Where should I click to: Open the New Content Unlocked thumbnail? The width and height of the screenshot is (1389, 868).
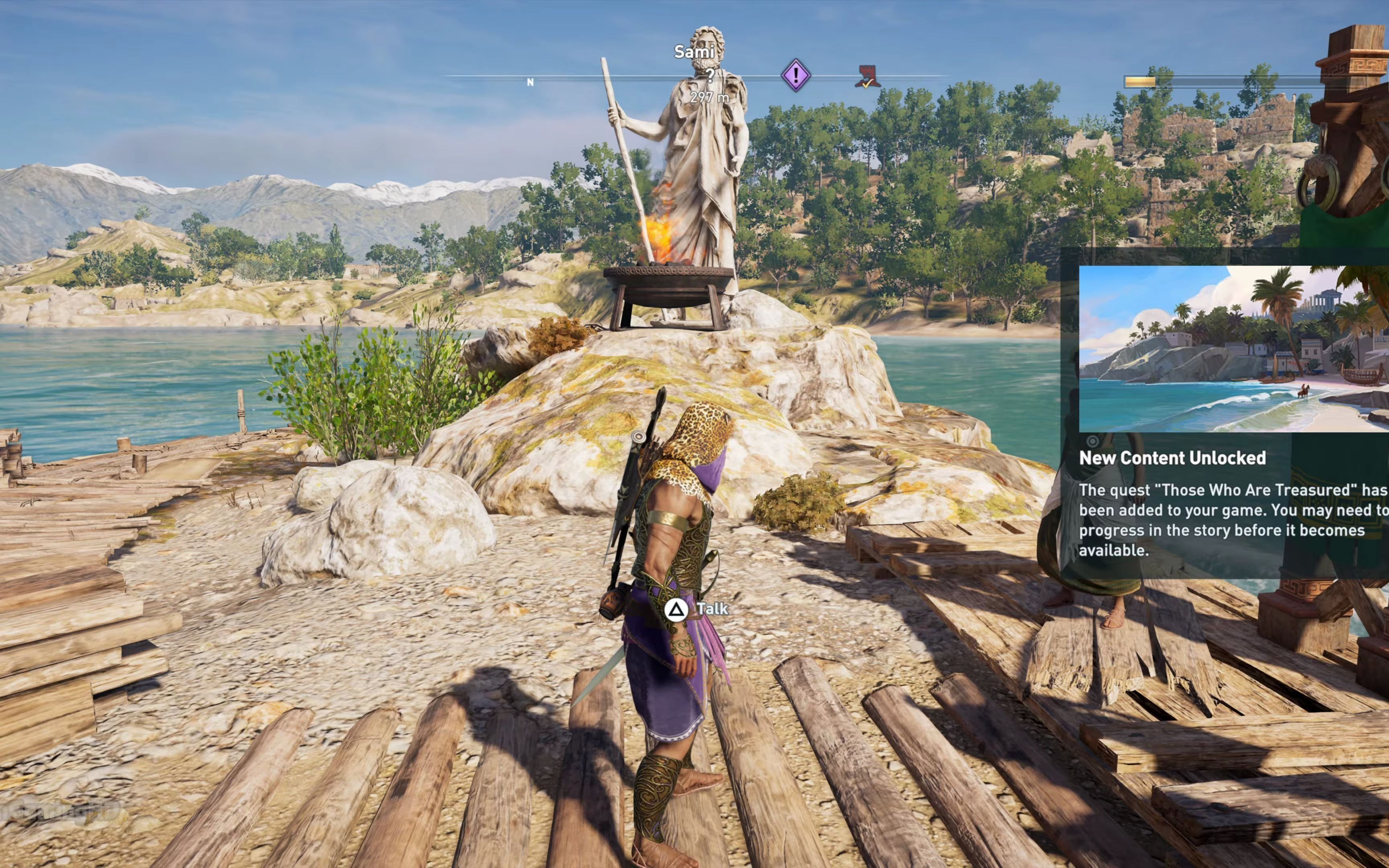1233,348
